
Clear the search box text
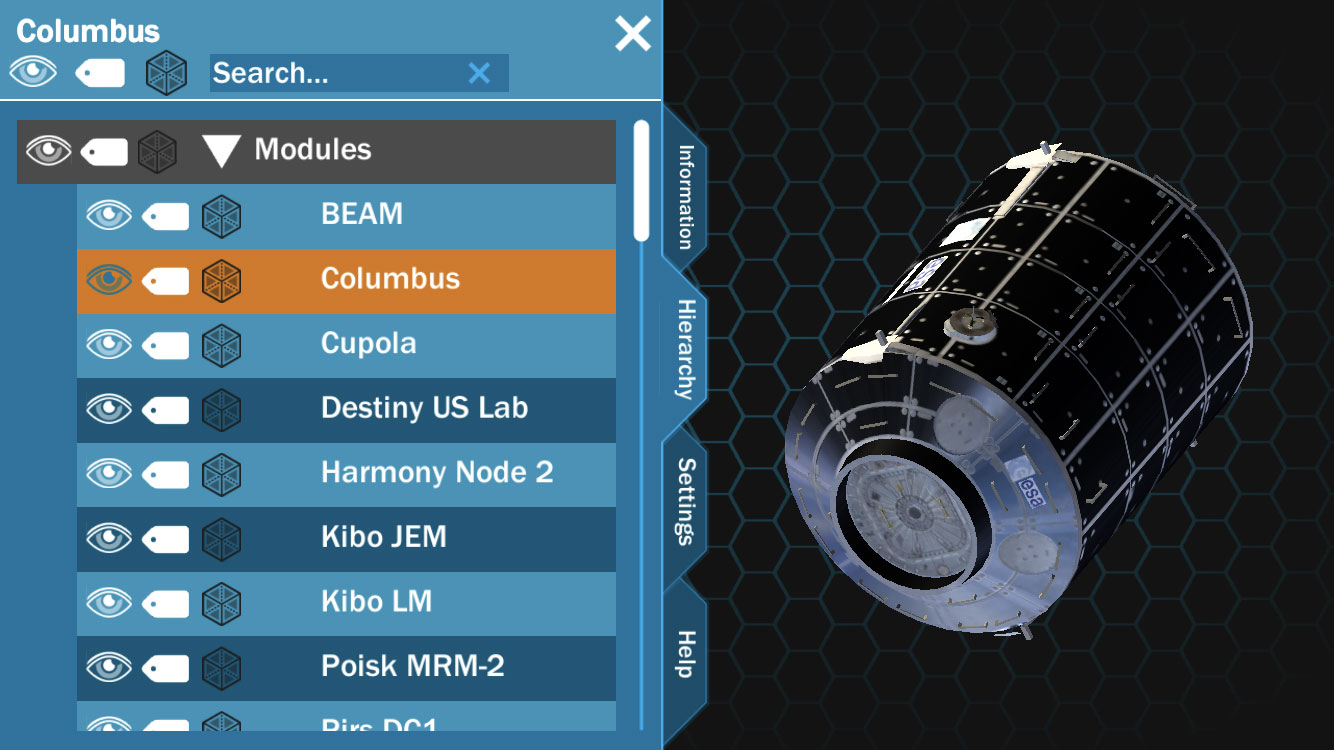point(480,73)
